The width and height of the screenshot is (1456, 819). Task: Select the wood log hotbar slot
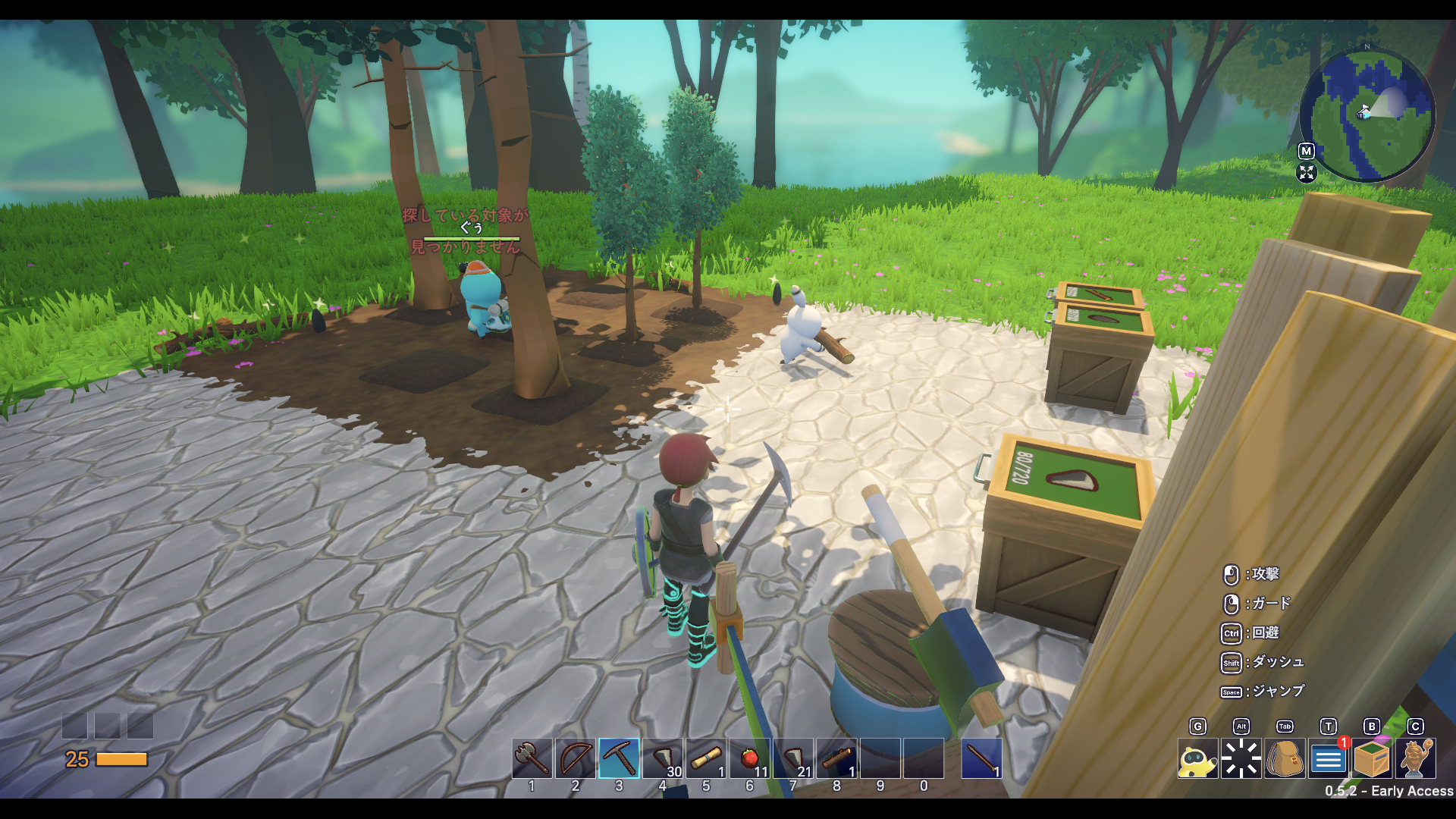point(837,758)
